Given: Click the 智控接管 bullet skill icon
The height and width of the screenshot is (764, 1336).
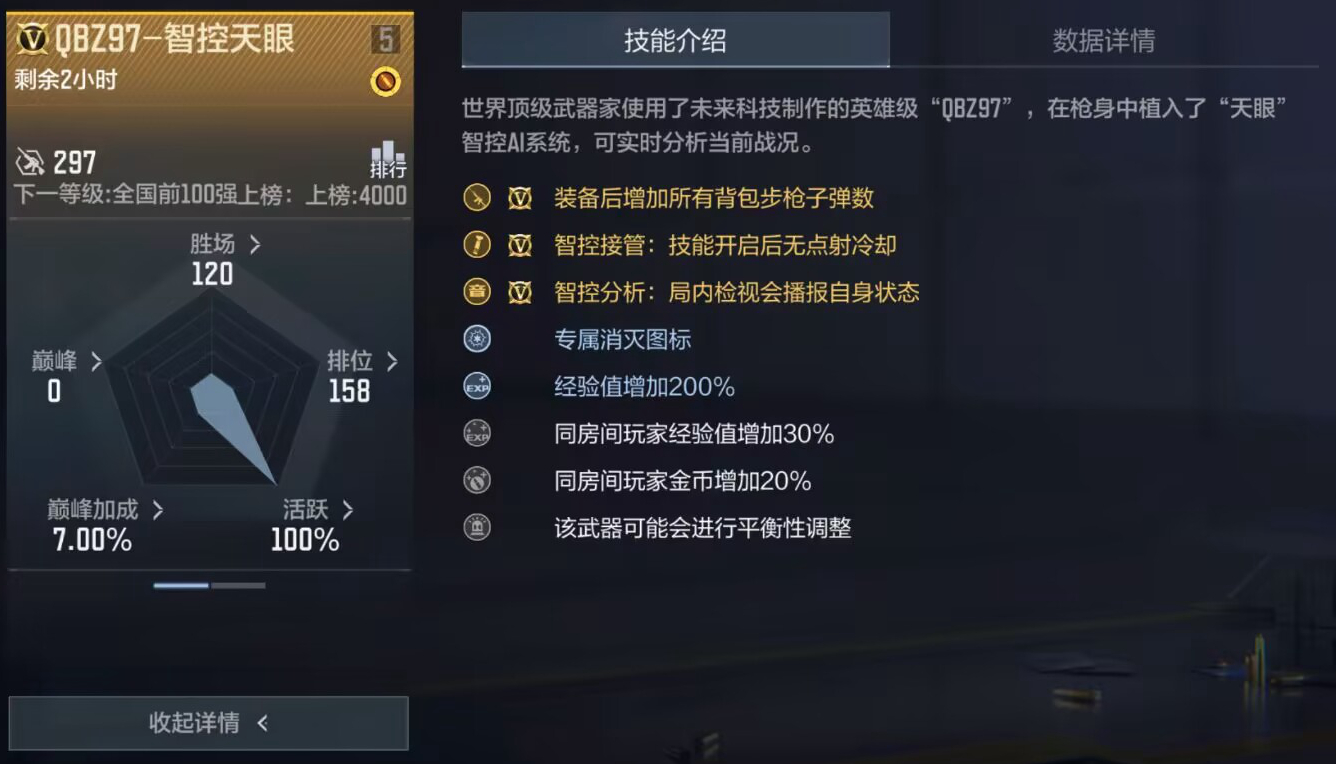Looking at the screenshot, I should [x=476, y=246].
